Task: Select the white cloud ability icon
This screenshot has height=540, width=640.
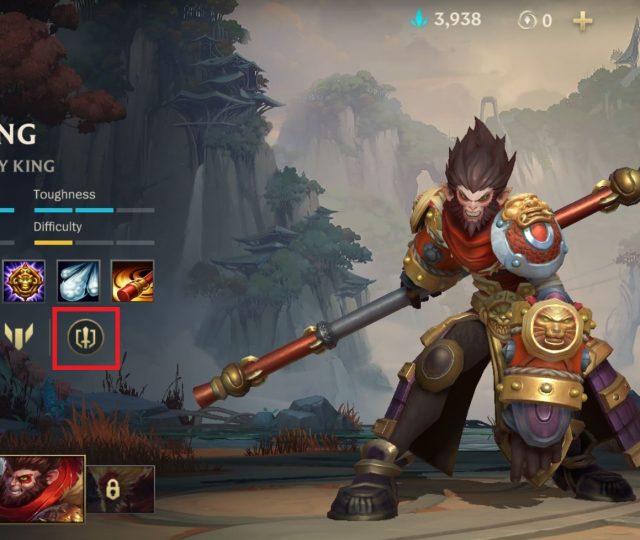Action: pos(77,282)
